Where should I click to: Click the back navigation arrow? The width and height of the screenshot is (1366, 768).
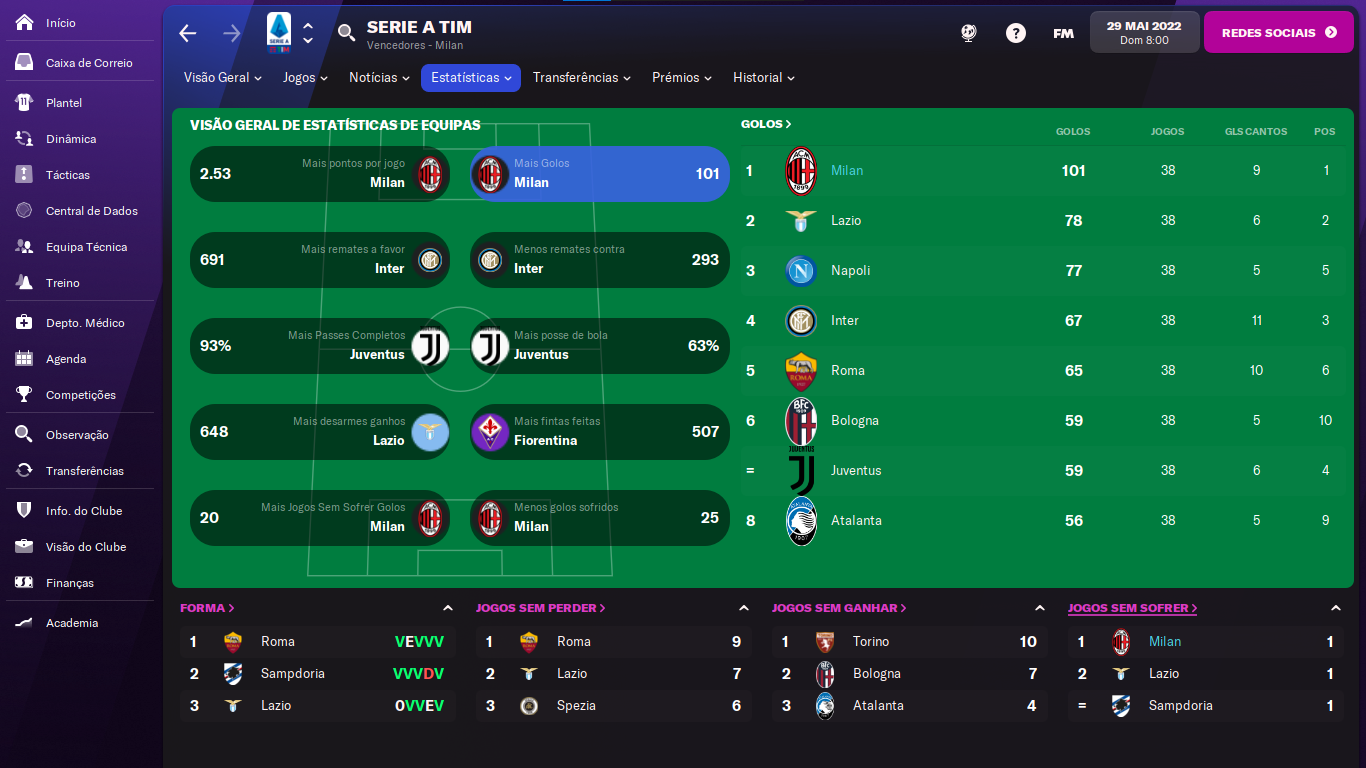pos(188,33)
